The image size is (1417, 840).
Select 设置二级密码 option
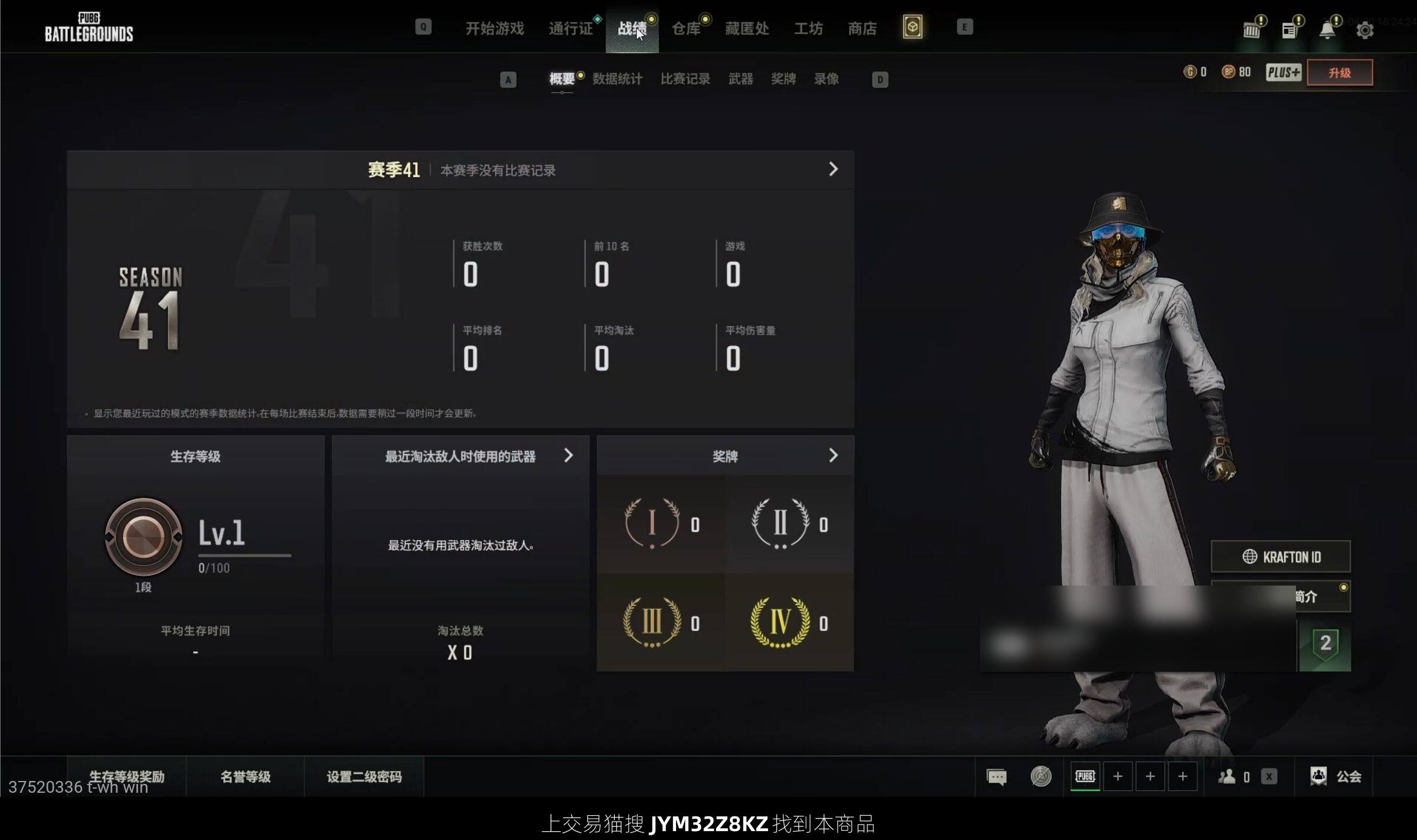(364, 776)
